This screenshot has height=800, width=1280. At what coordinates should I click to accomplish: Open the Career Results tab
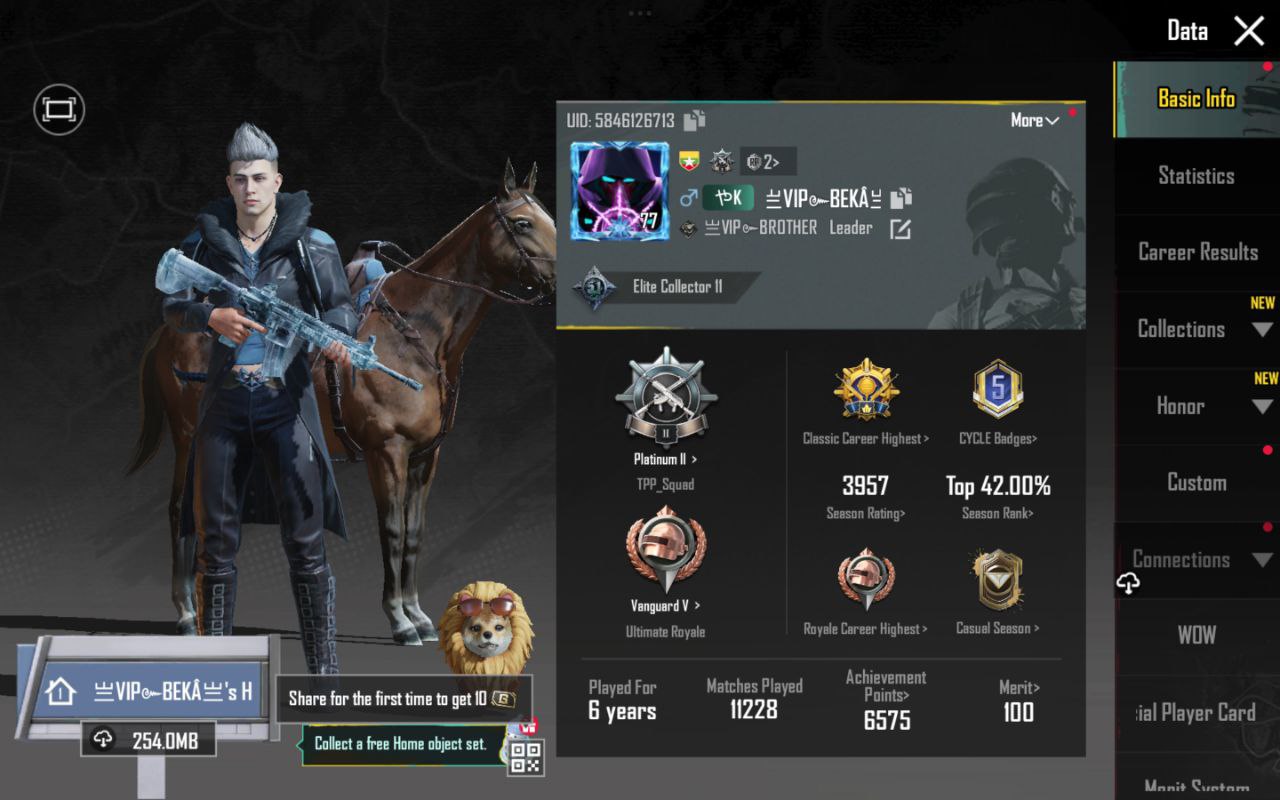[x=1197, y=252]
